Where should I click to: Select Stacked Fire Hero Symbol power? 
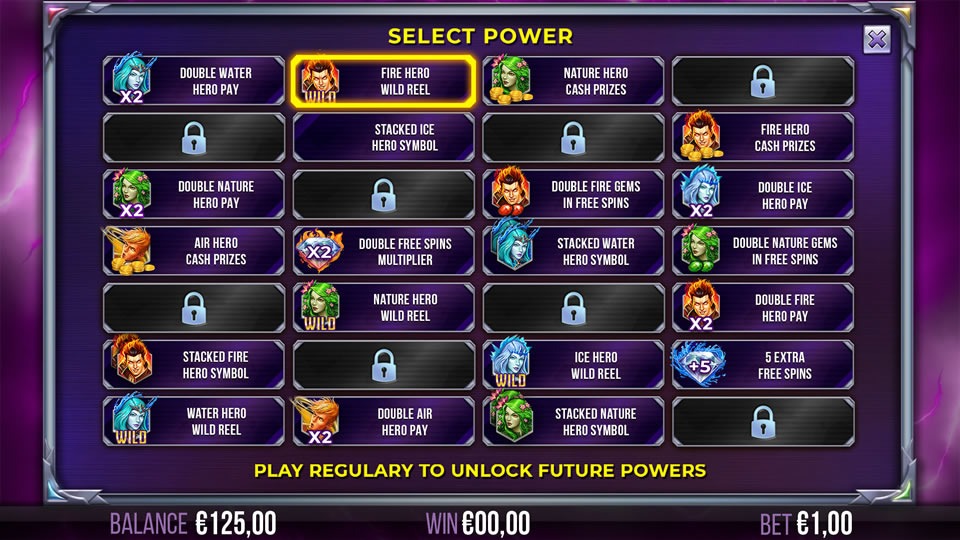(x=194, y=364)
